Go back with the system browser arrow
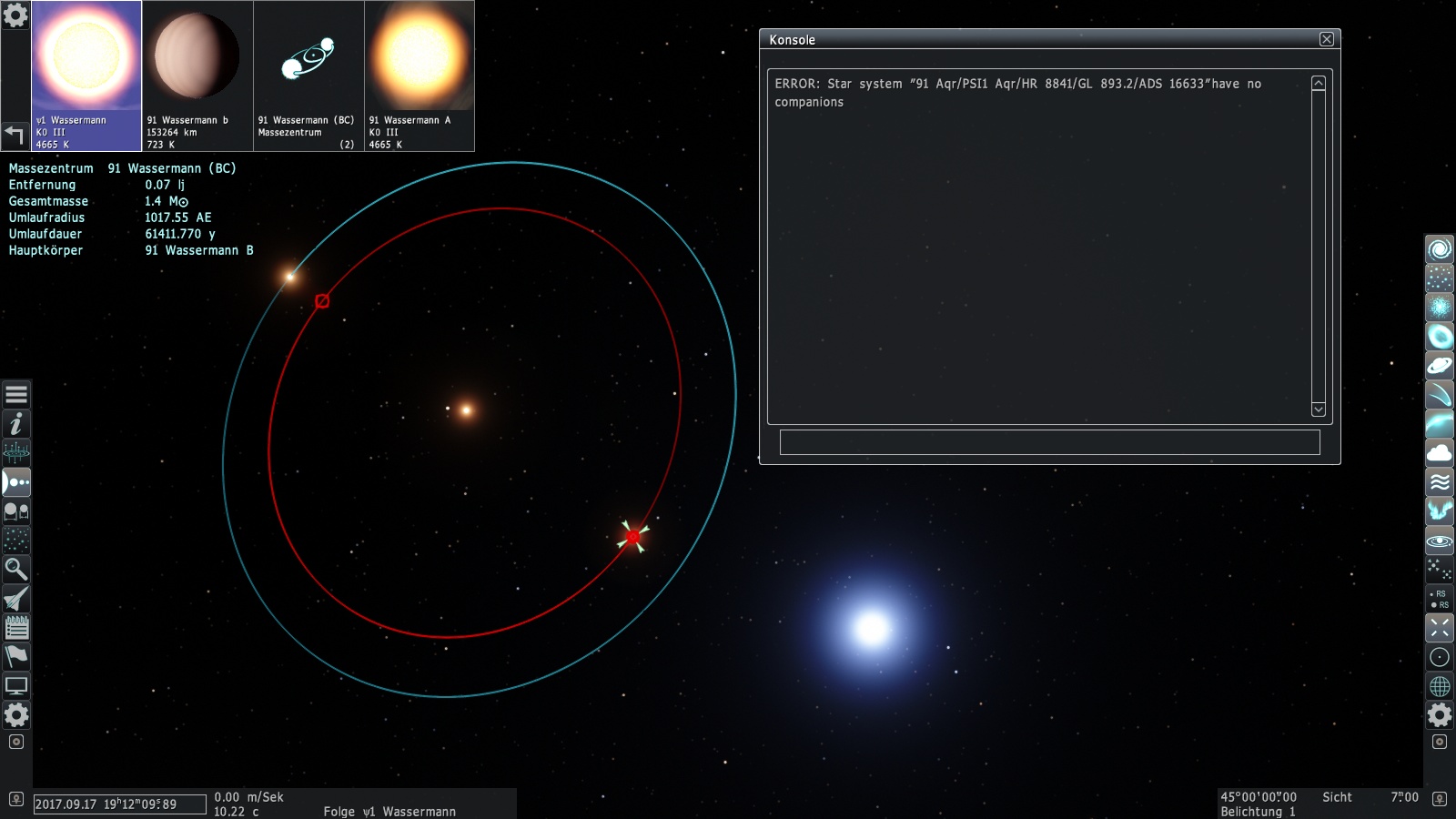 15,136
